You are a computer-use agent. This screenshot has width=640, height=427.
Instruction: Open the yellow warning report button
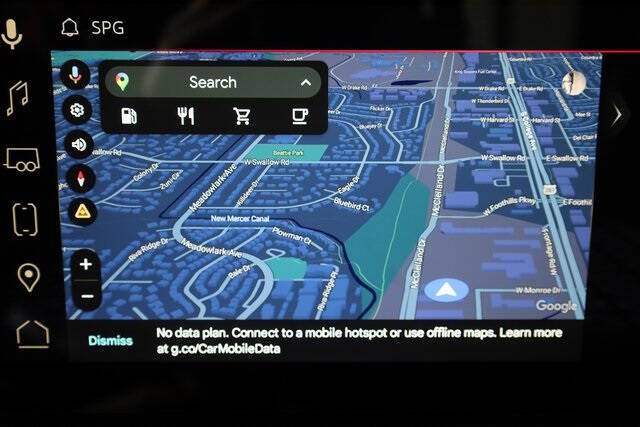[81, 211]
